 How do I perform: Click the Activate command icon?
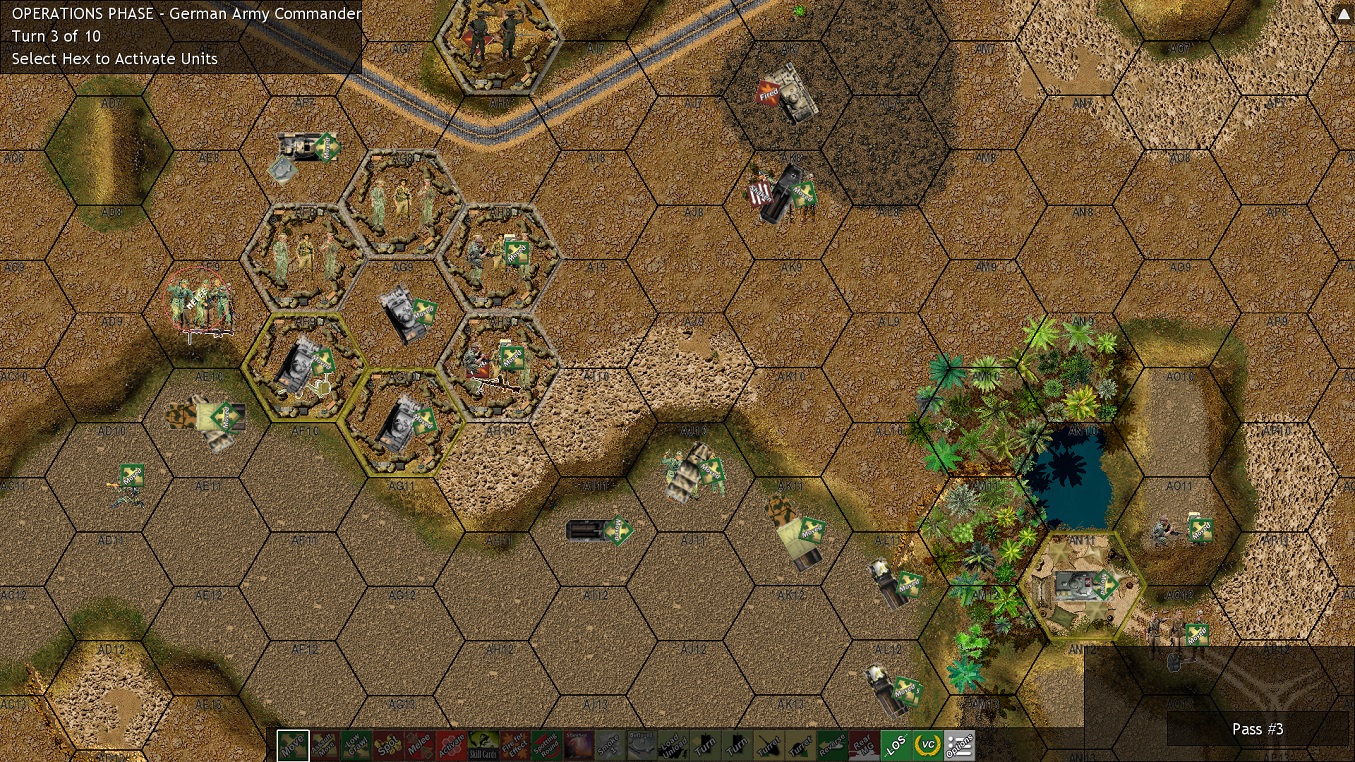(x=451, y=744)
